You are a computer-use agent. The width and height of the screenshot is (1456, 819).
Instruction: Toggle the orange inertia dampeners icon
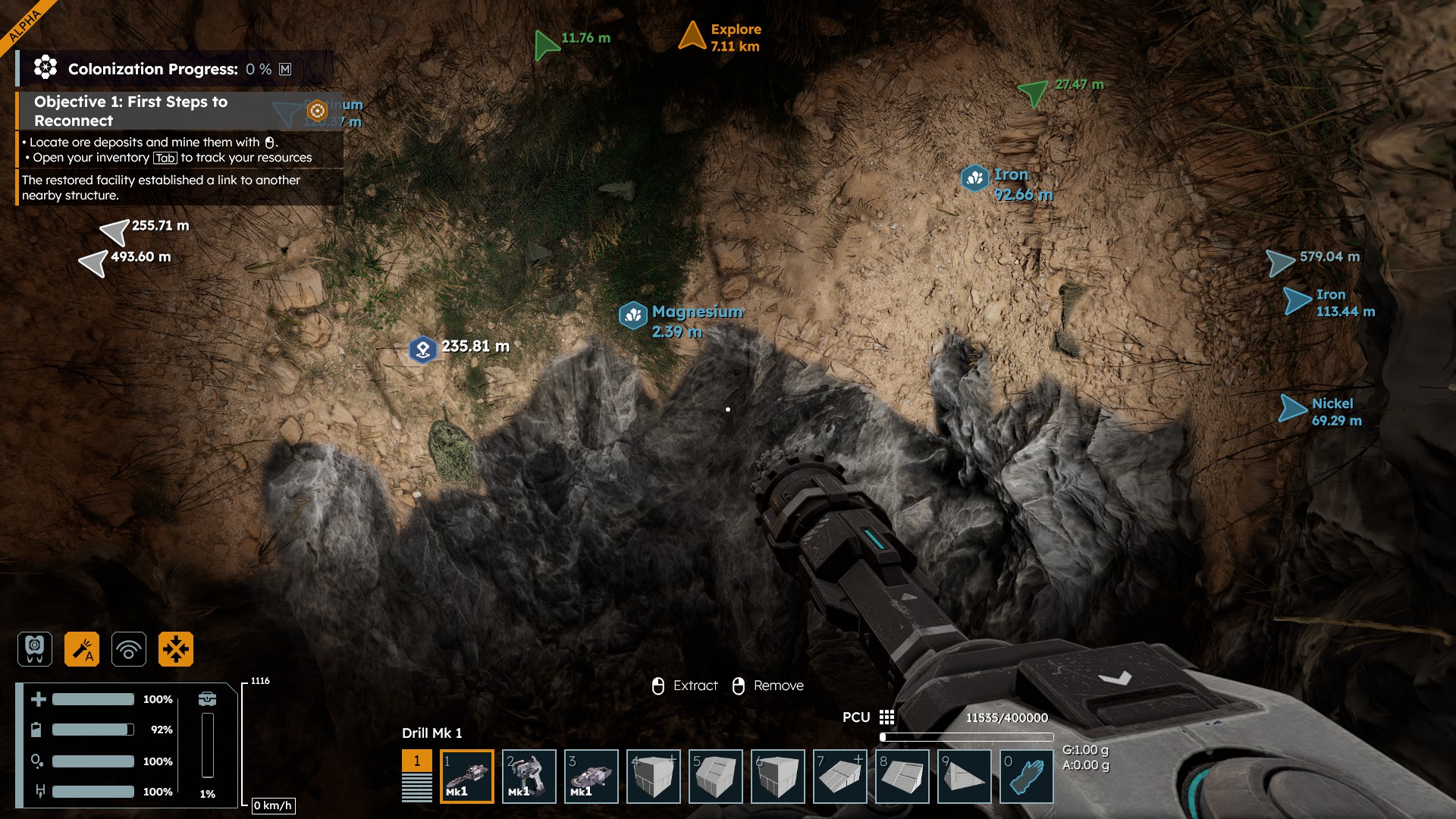176,649
